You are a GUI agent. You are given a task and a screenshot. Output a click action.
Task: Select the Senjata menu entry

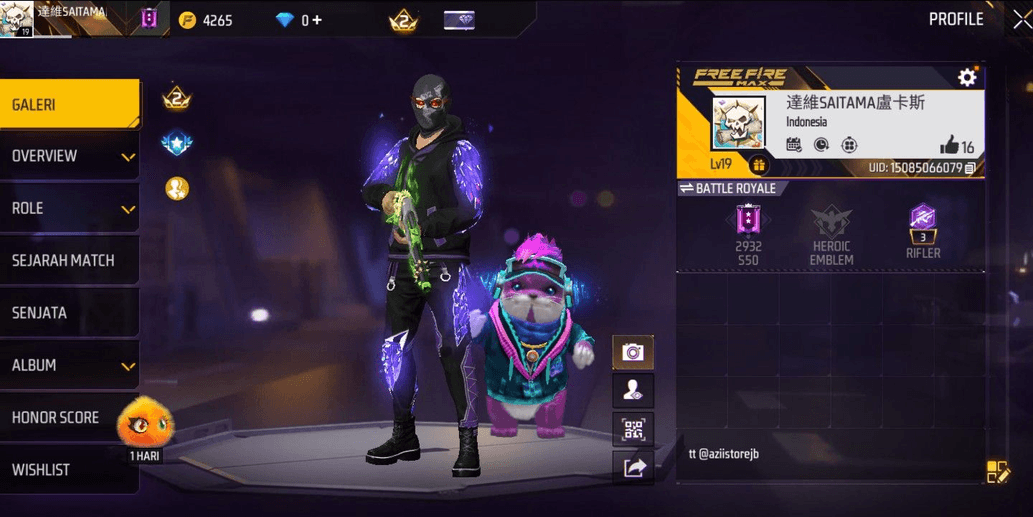pyautogui.click(x=68, y=313)
